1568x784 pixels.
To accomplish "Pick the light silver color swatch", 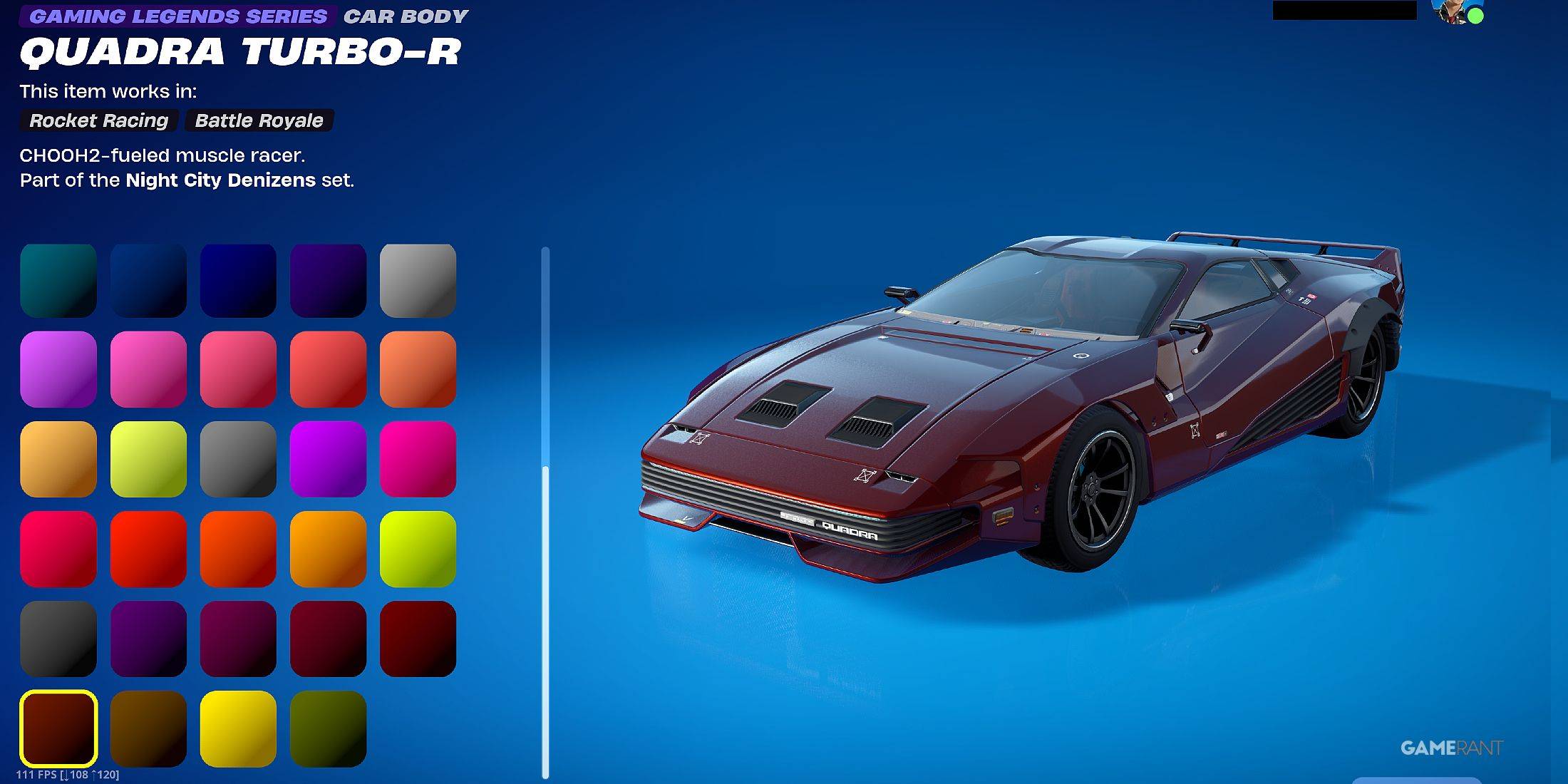I will (x=418, y=281).
